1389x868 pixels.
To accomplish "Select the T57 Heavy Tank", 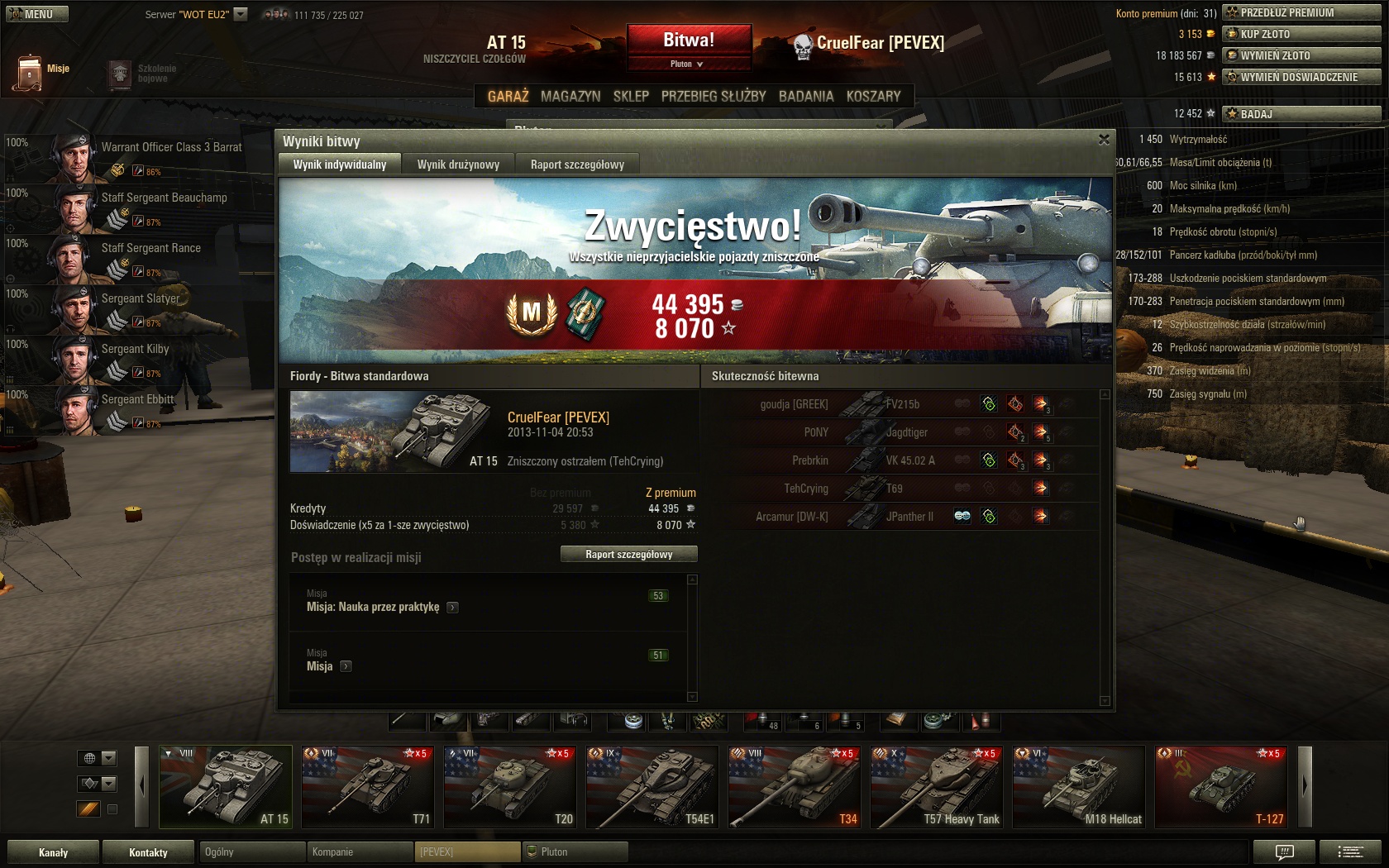I will point(937,787).
